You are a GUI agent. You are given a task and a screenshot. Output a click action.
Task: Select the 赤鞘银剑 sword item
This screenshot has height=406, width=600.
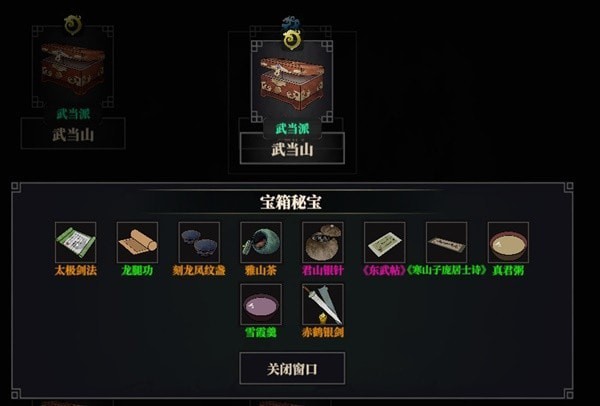(323, 304)
